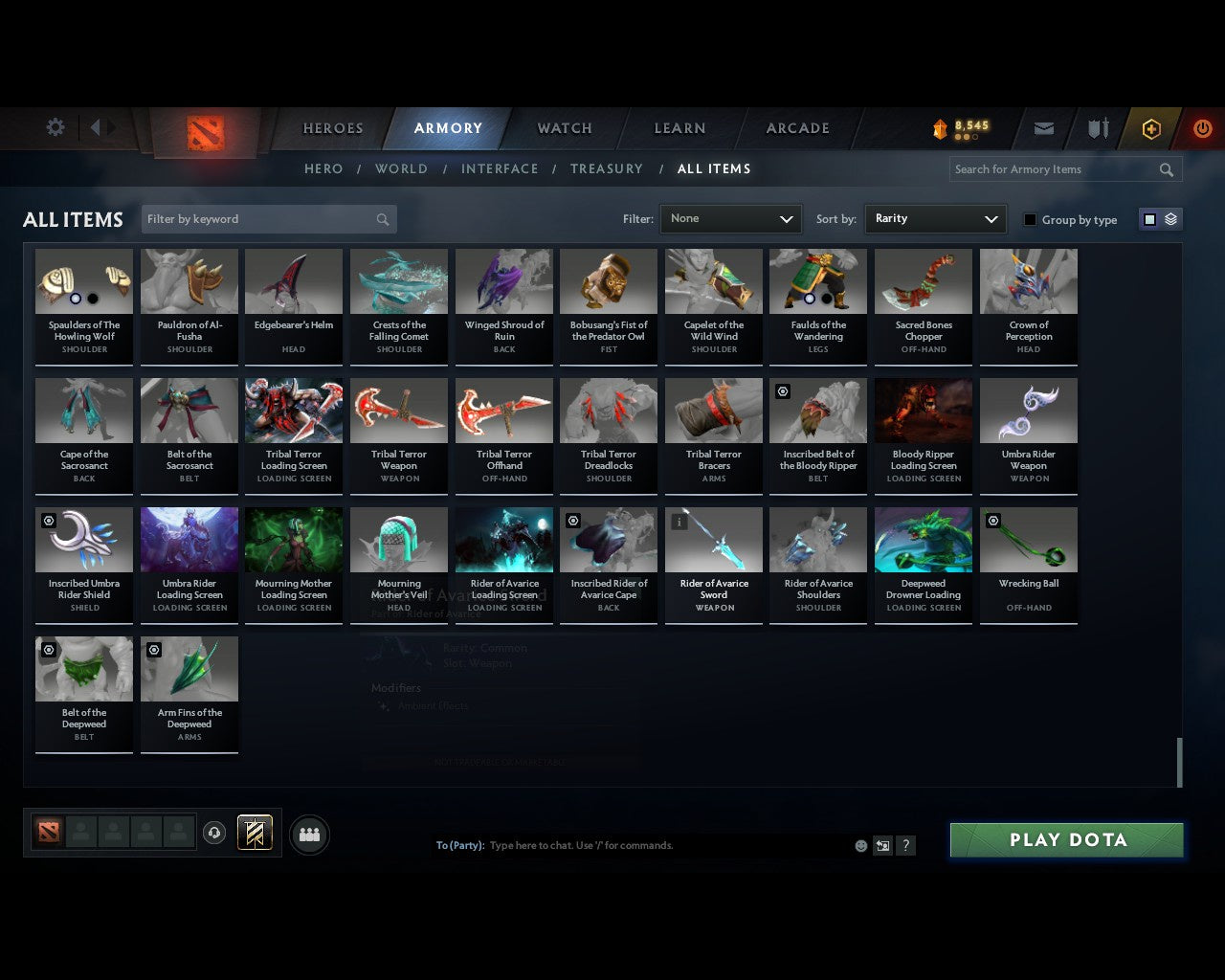The width and height of the screenshot is (1225, 980).
Task: Click the settings gear icon
Action: 55,126
